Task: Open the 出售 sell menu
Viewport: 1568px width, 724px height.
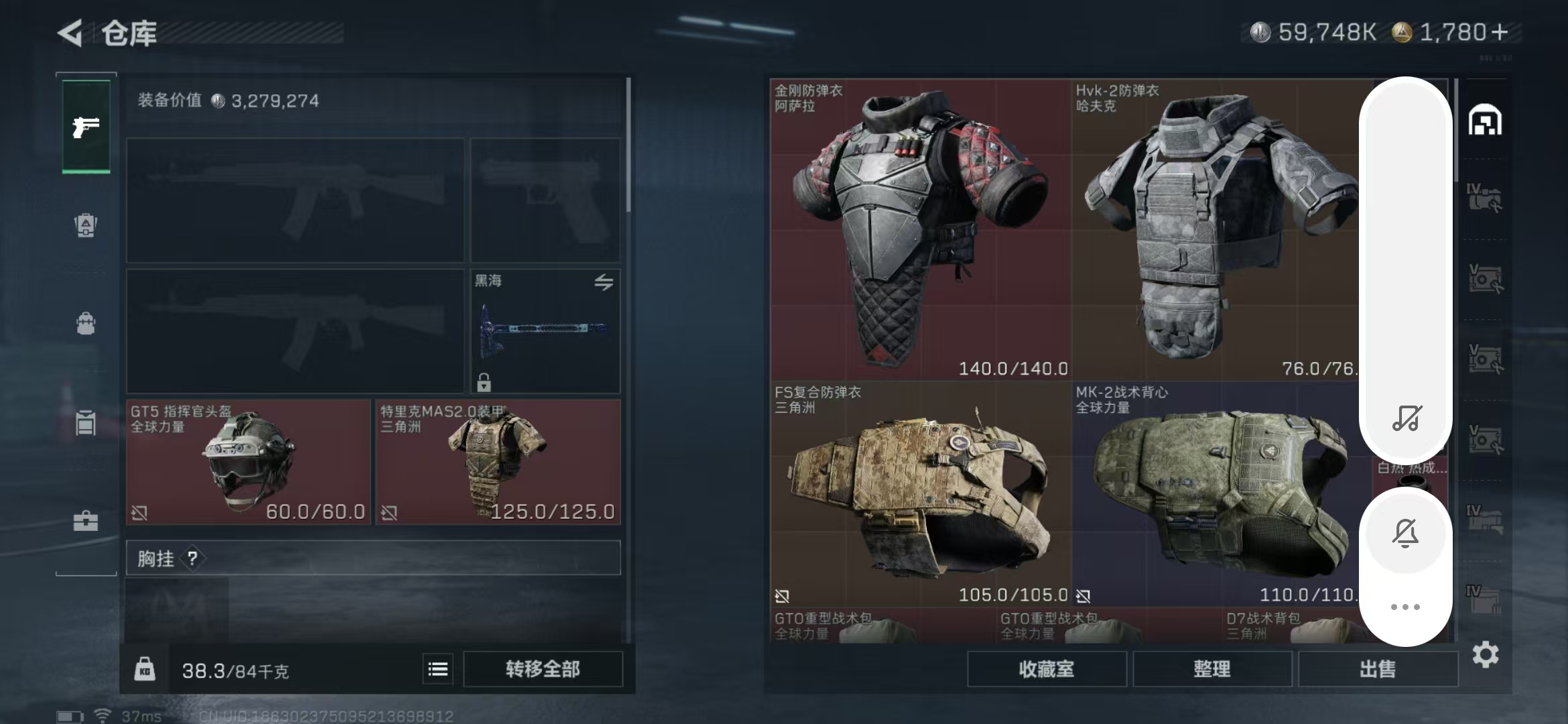Action: (x=1377, y=669)
